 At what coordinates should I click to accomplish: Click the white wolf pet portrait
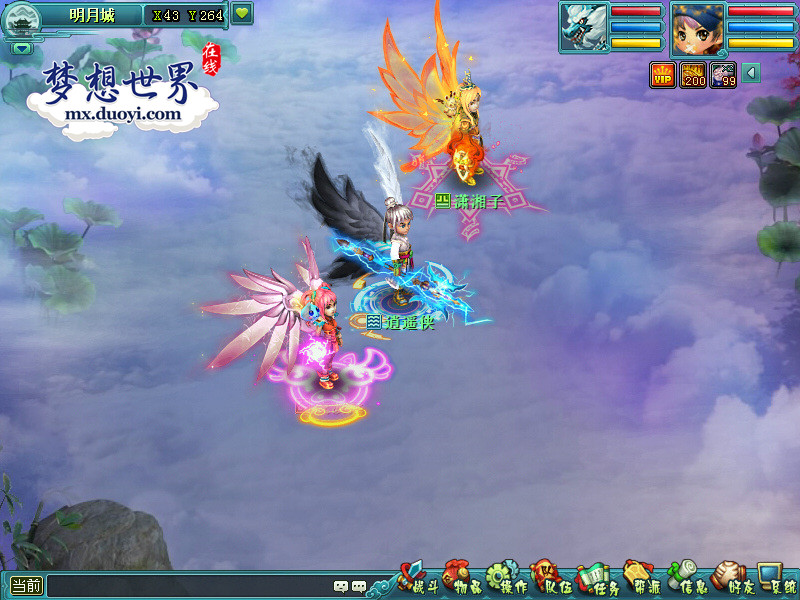(583, 27)
